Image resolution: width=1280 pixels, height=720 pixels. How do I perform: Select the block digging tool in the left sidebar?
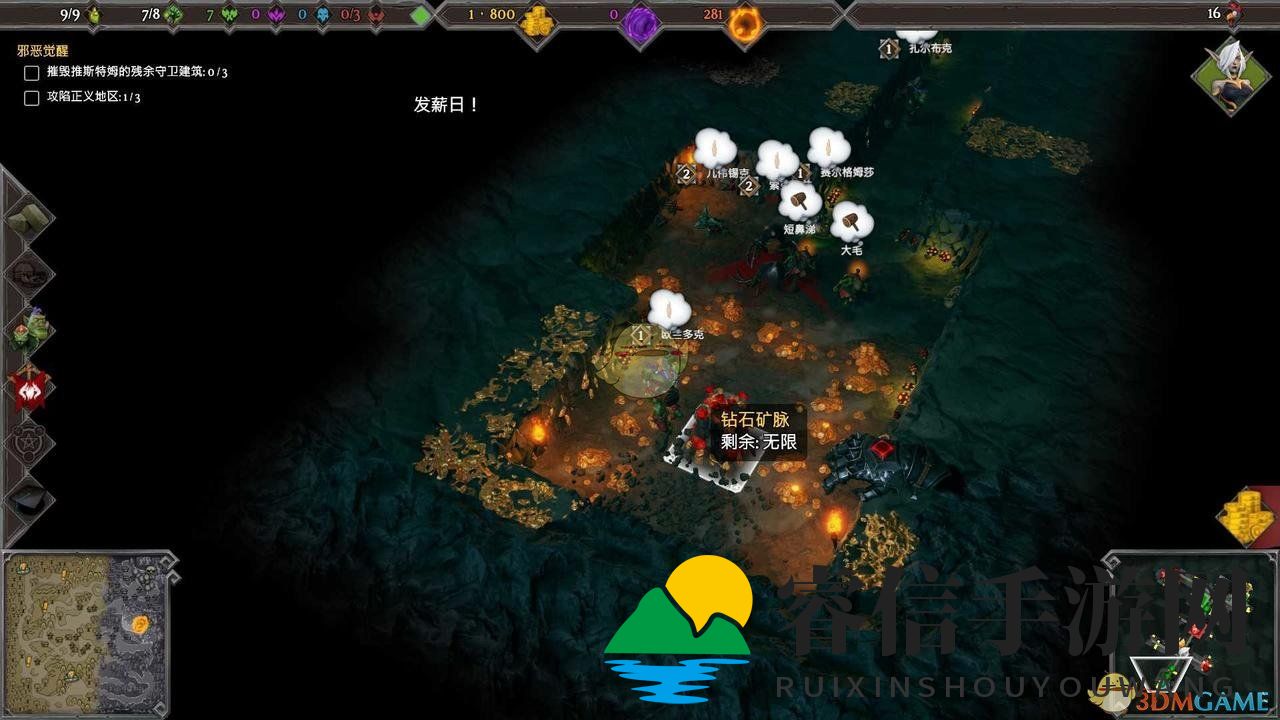[x=27, y=215]
